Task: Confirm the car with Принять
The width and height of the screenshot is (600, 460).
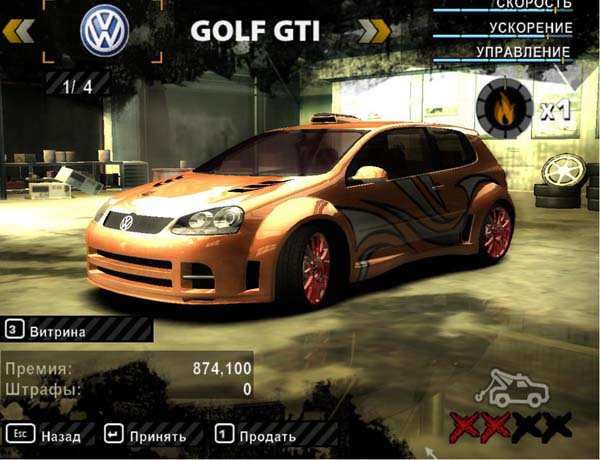Action: click(x=146, y=436)
